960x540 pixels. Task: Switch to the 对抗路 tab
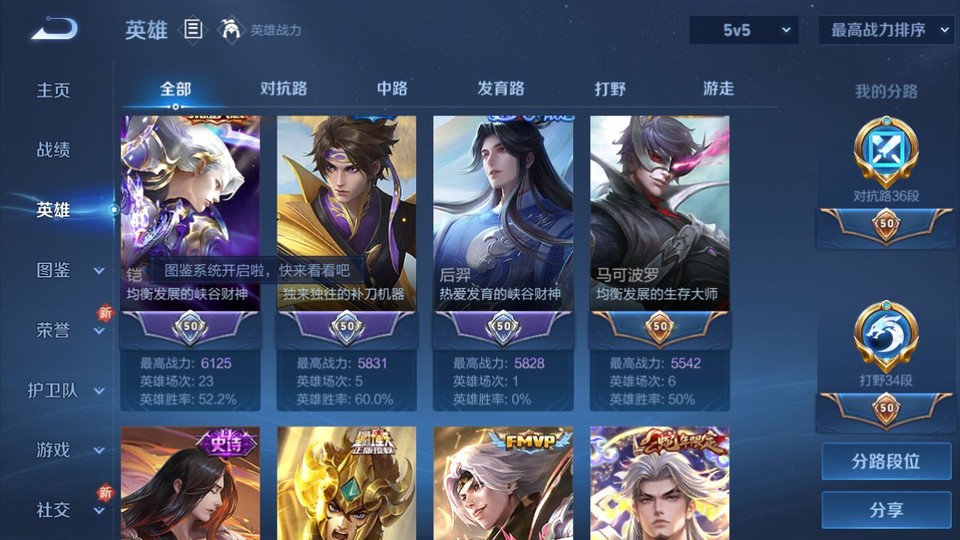click(x=283, y=88)
